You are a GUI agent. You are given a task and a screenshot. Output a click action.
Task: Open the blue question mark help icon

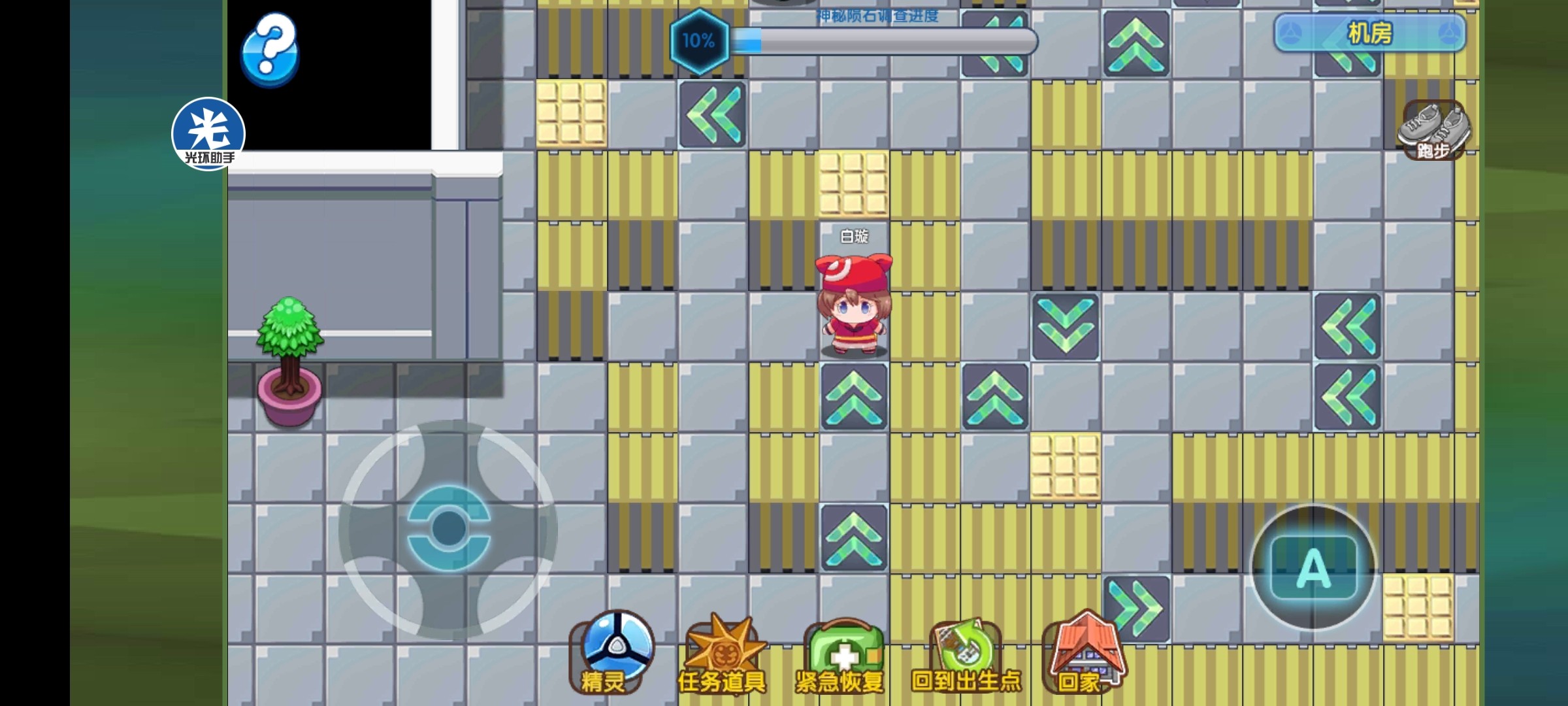click(x=270, y=49)
